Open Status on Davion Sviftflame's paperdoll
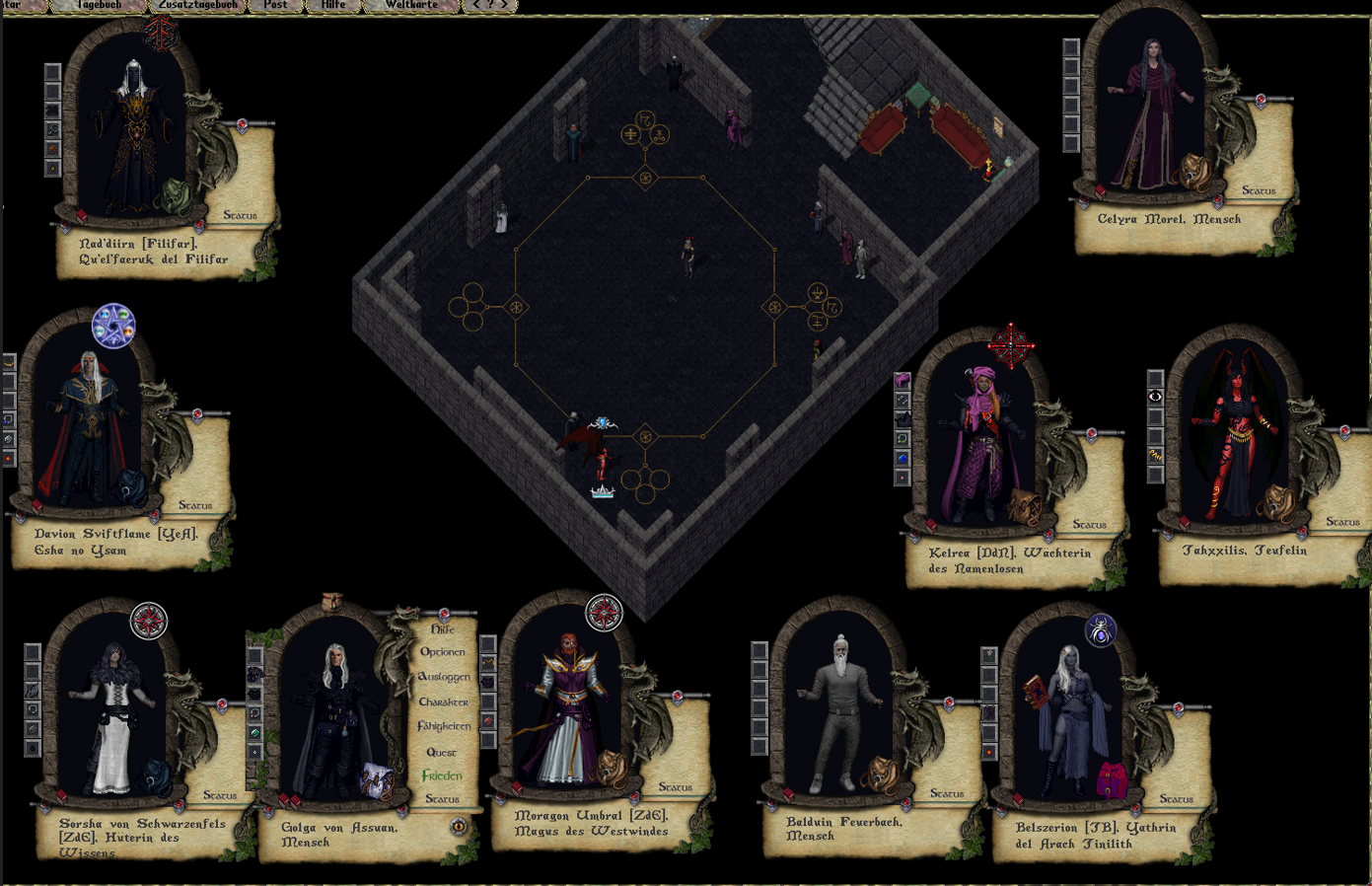This screenshot has width=1372, height=886. (x=195, y=505)
